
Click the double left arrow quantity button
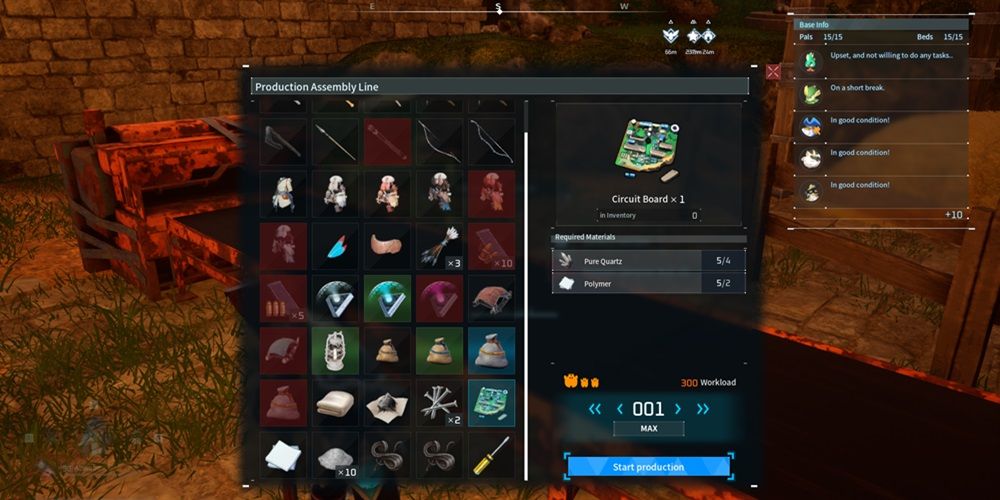pos(595,408)
